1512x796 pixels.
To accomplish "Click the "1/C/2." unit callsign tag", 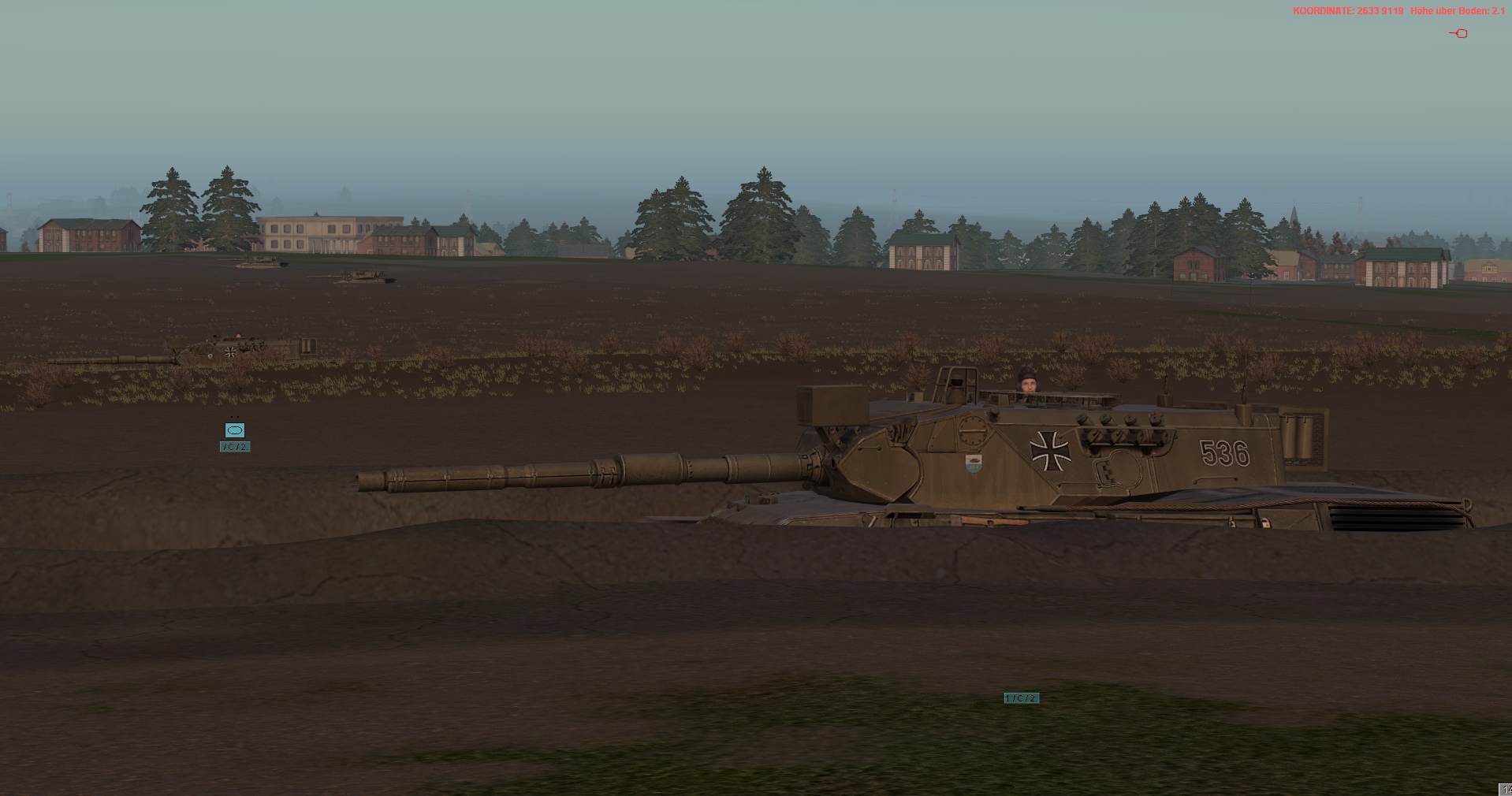I will [1021, 698].
